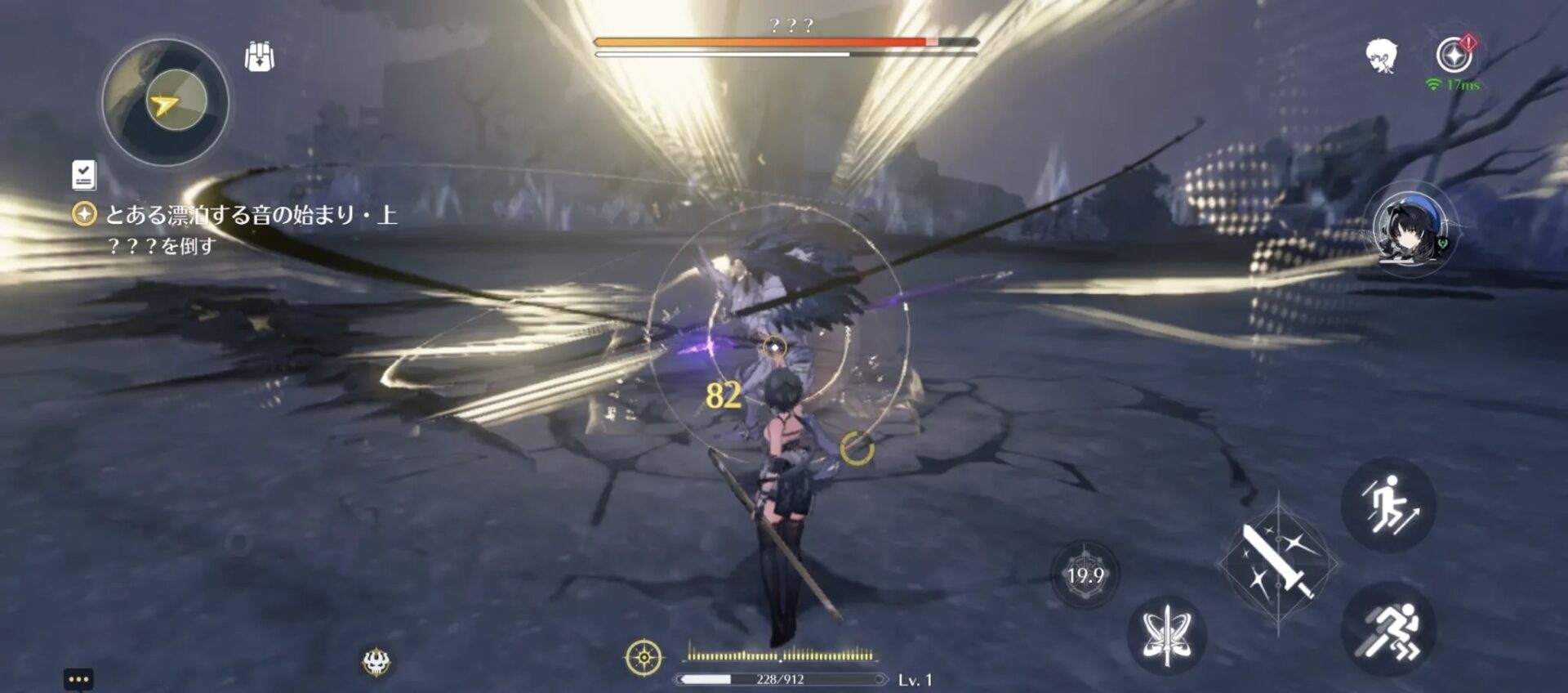
Task: Open the character profile head icon
Action: (1380, 56)
